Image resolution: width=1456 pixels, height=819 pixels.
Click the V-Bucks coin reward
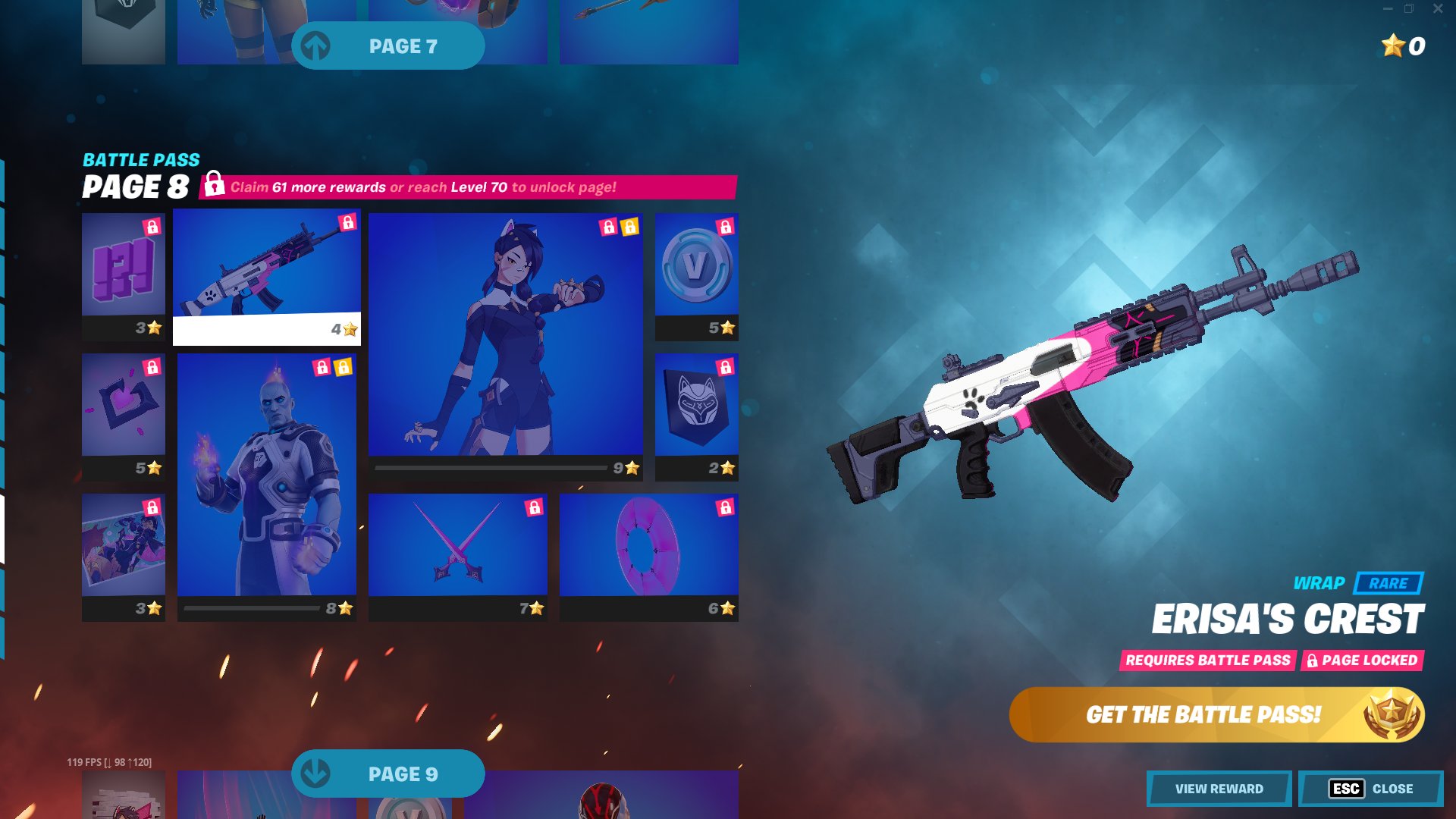click(x=695, y=269)
